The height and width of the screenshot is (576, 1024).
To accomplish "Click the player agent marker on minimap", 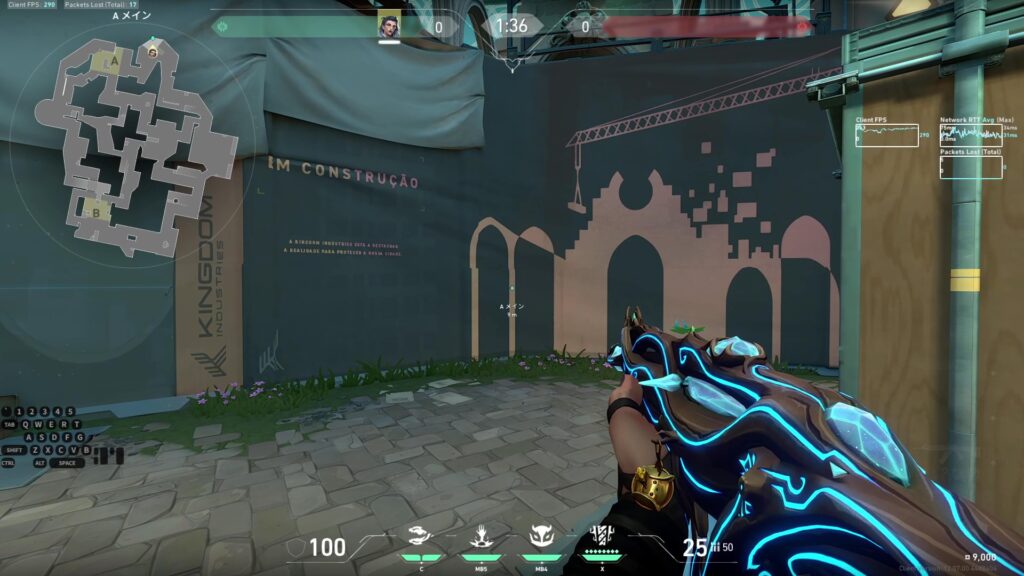I will (x=152, y=51).
